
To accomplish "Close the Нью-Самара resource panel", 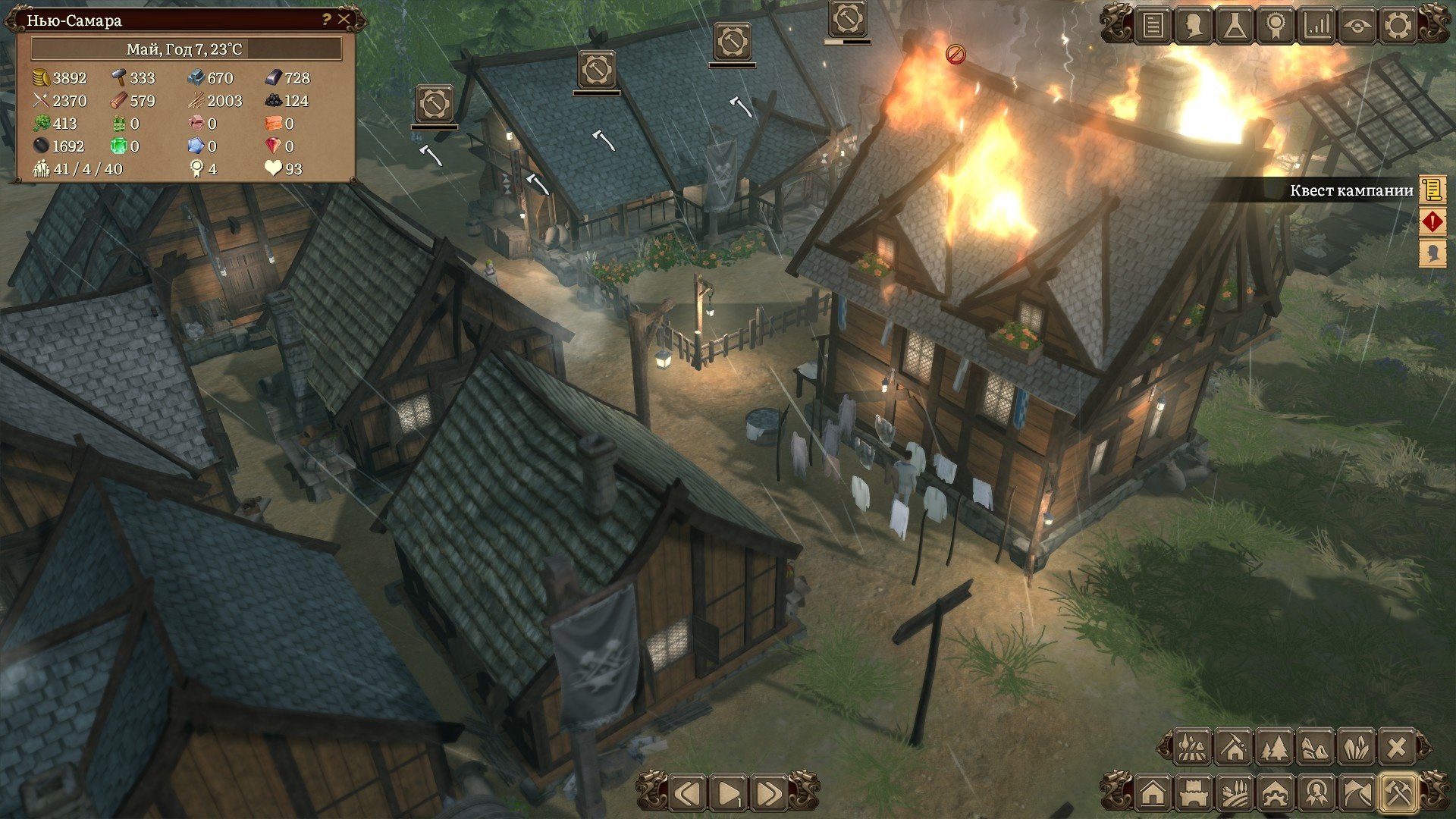I will tap(344, 19).
